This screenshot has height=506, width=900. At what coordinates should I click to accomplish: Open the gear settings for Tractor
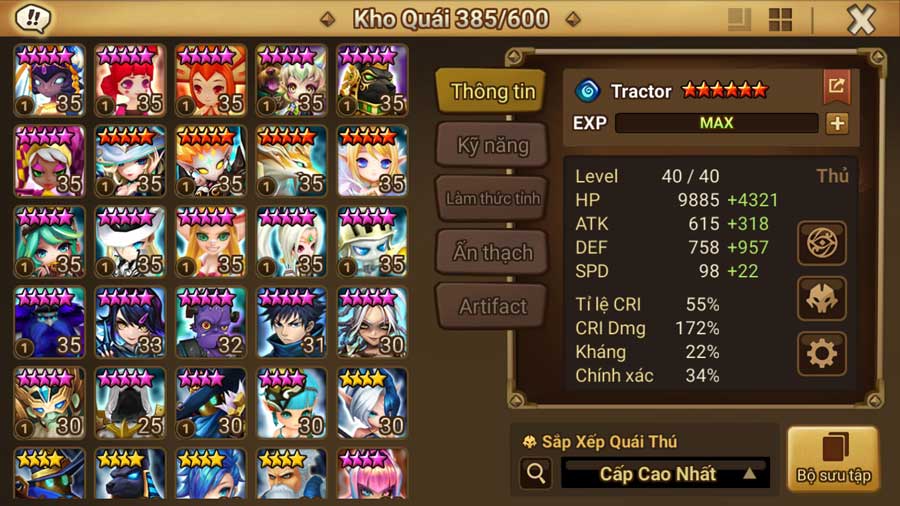[x=822, y=353]
